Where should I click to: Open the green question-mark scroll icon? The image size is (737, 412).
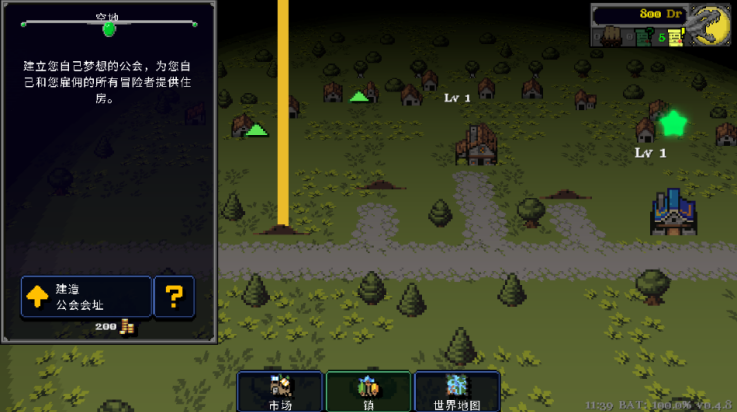(x=643, y=38)
